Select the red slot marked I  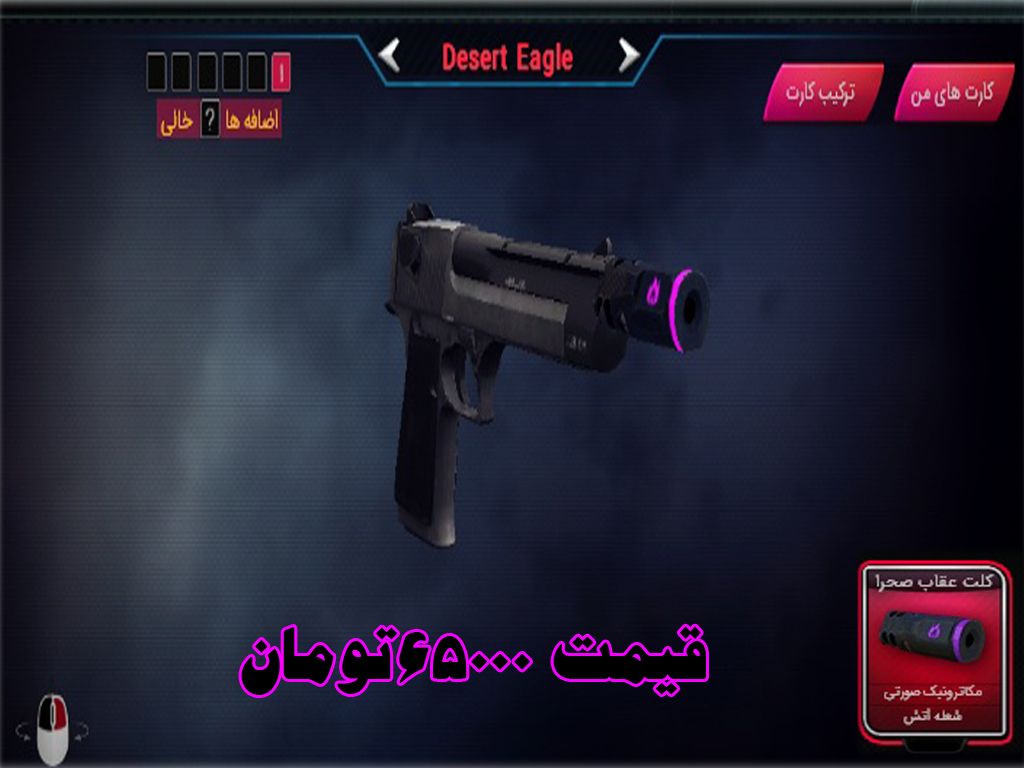(x=281, y=73)
